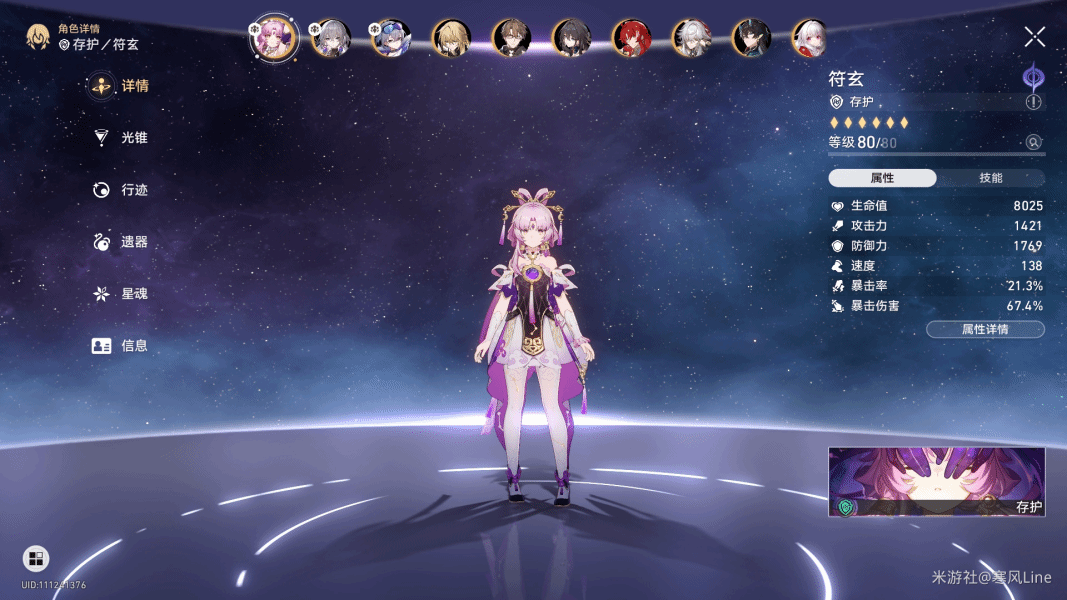Click the purple Quantum element icon
This screenshot has width=1067, height=600.
[x=1032, y=77]
